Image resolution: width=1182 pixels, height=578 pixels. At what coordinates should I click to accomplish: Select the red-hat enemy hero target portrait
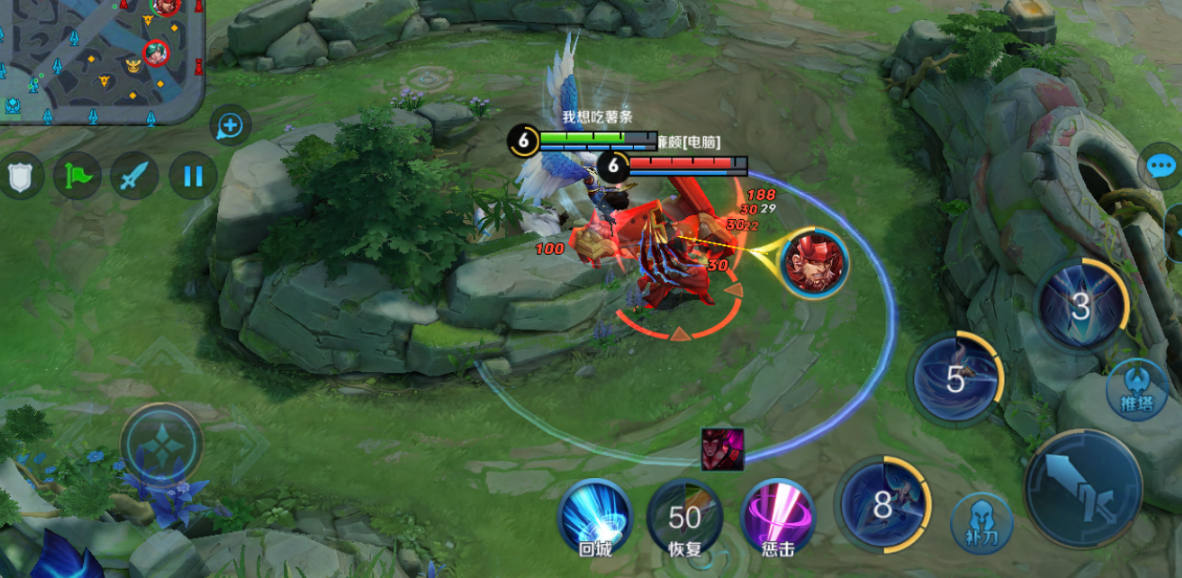814,264
